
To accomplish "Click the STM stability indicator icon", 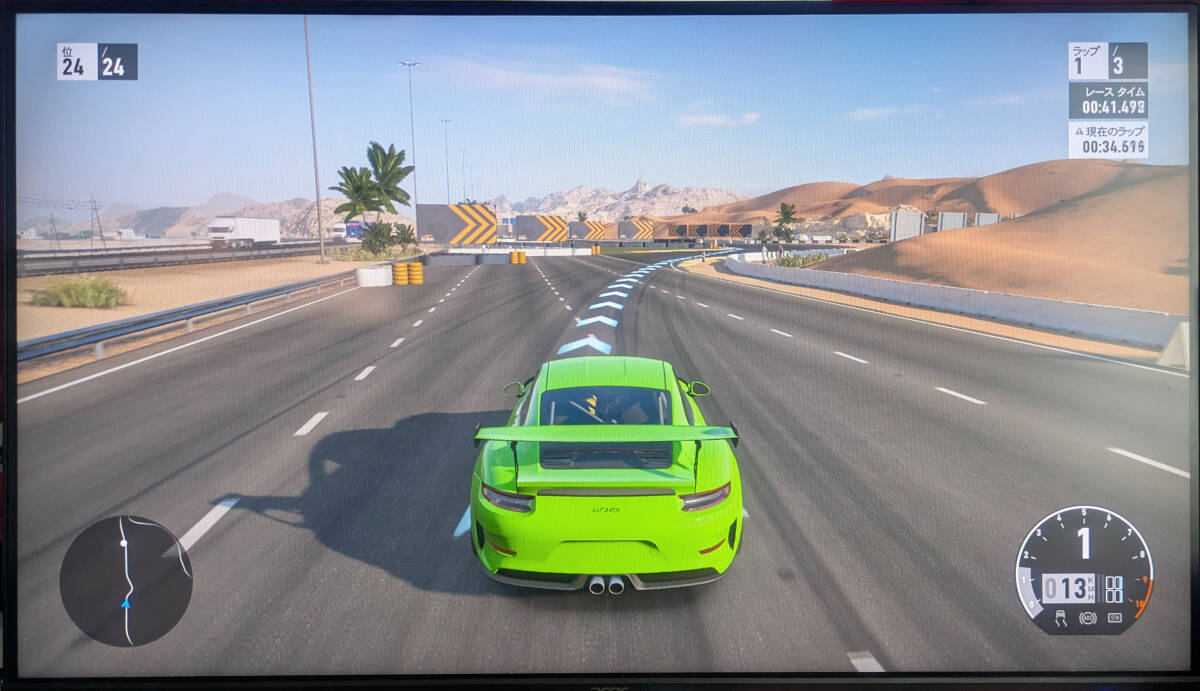I will click(x=1114, y=618).
